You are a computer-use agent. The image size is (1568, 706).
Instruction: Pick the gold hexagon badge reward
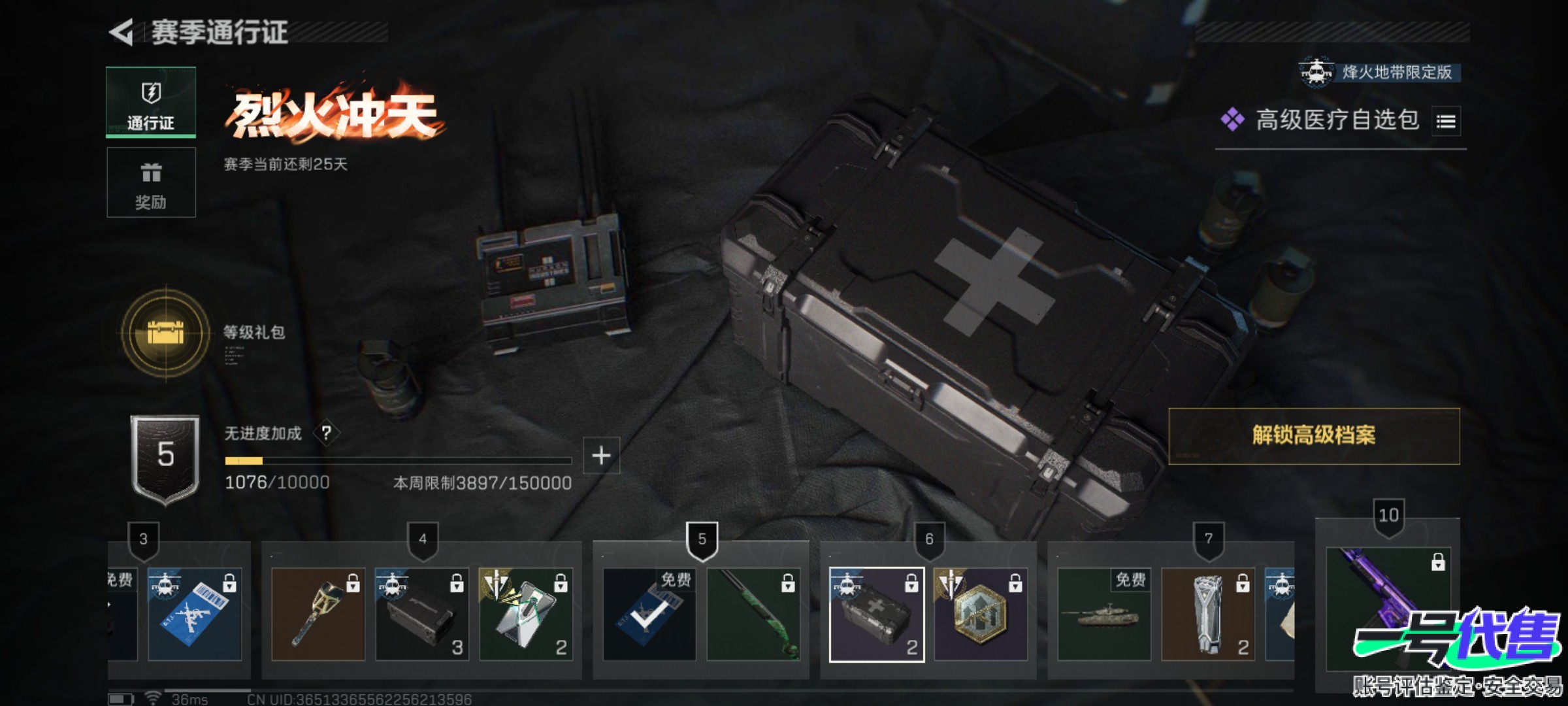980,614
